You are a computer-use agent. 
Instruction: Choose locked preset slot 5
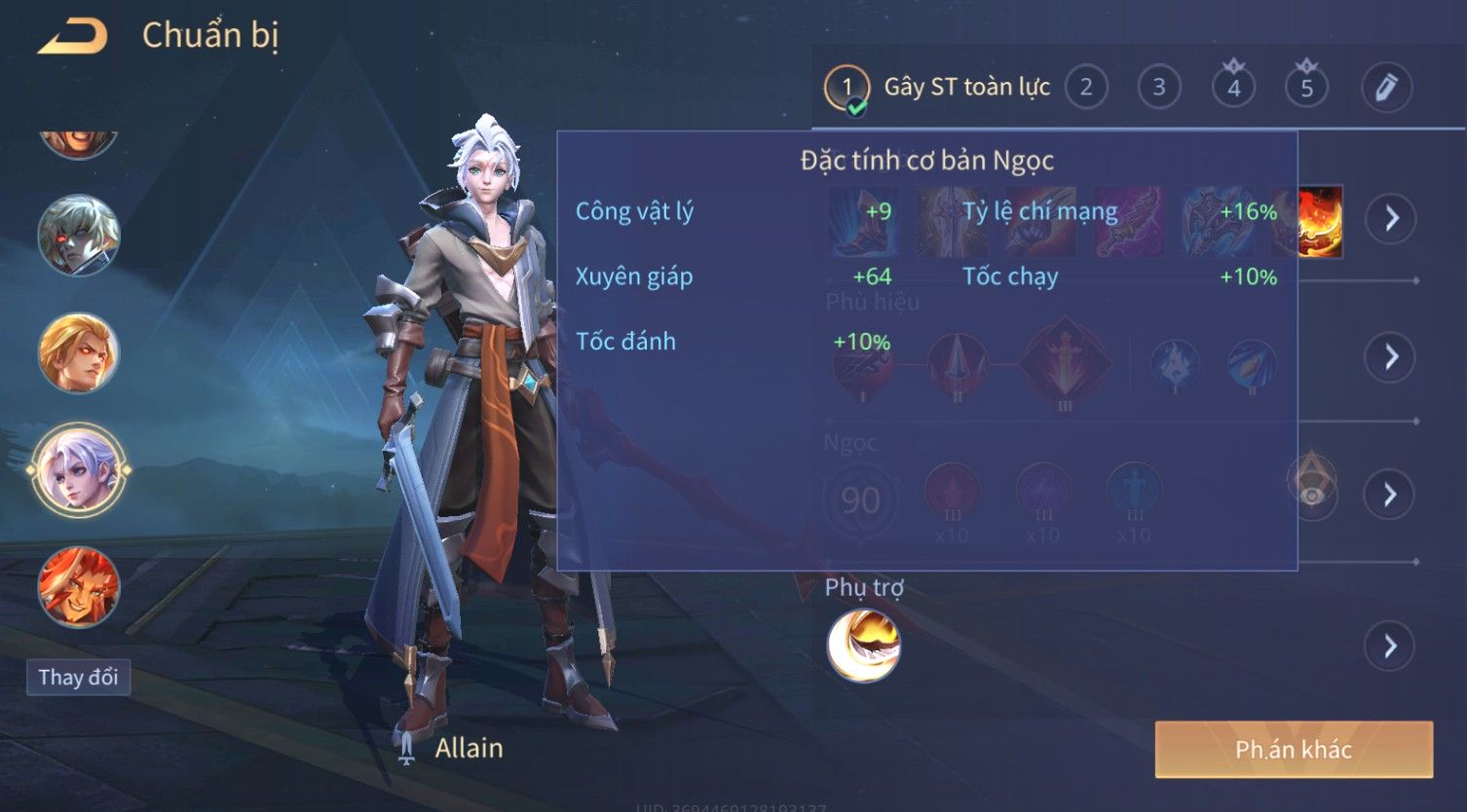(1306, 88)
